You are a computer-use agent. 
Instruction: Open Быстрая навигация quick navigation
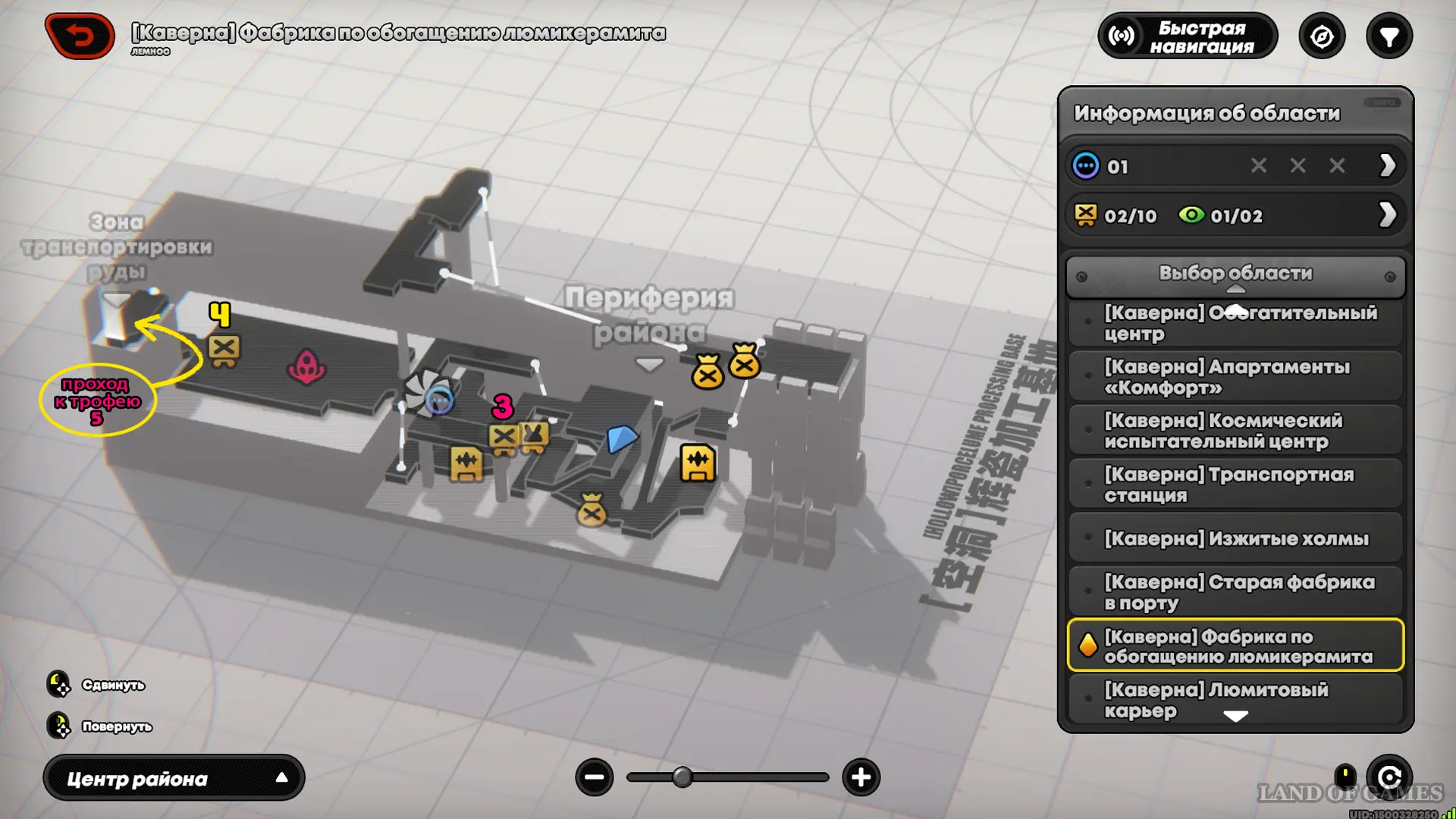pyautogui.click(x=1188, y=36)
